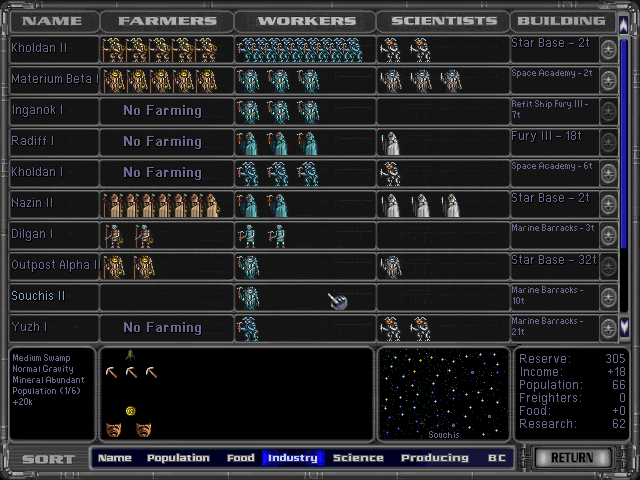Sort colonies by Name
Image resolution: width=640 pixels, height=480 pixels.
click(x=115, y=458)
